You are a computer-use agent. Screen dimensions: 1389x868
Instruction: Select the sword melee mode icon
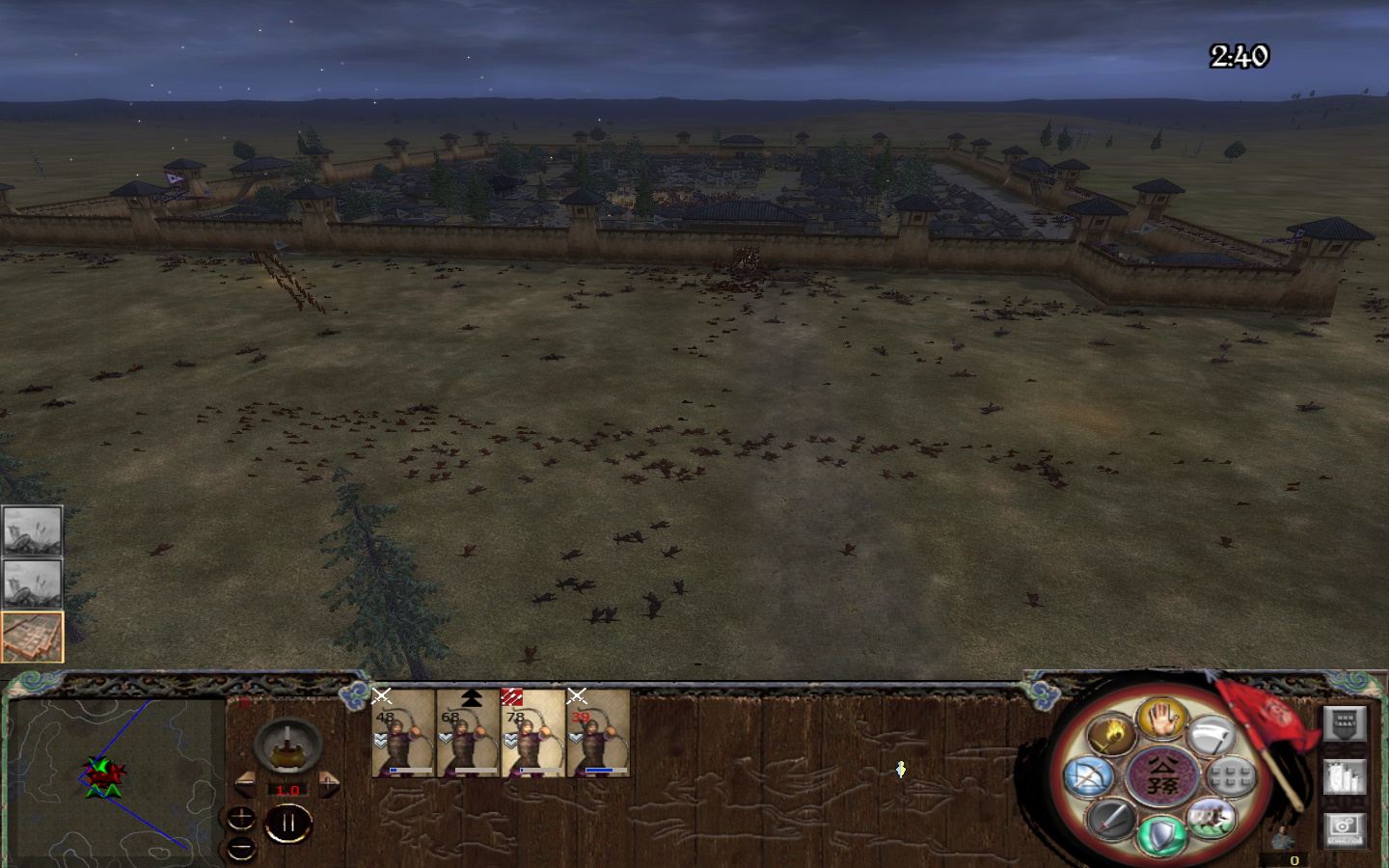click(1109, 821)
